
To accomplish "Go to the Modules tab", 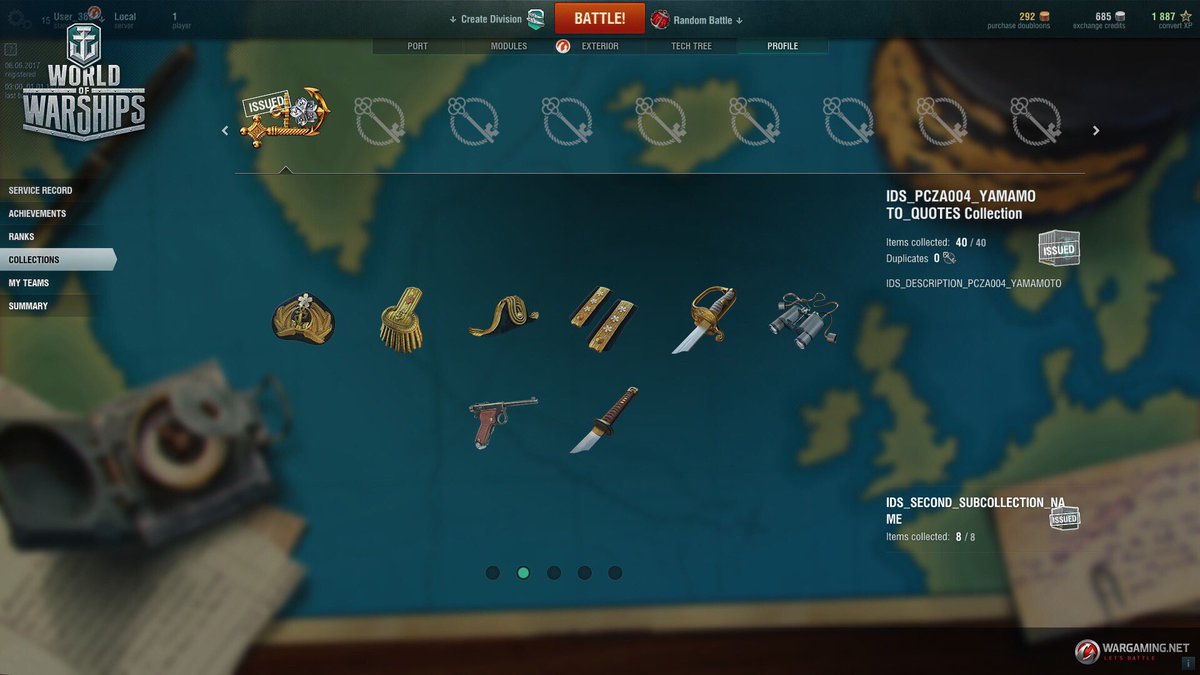I will 508,46.
